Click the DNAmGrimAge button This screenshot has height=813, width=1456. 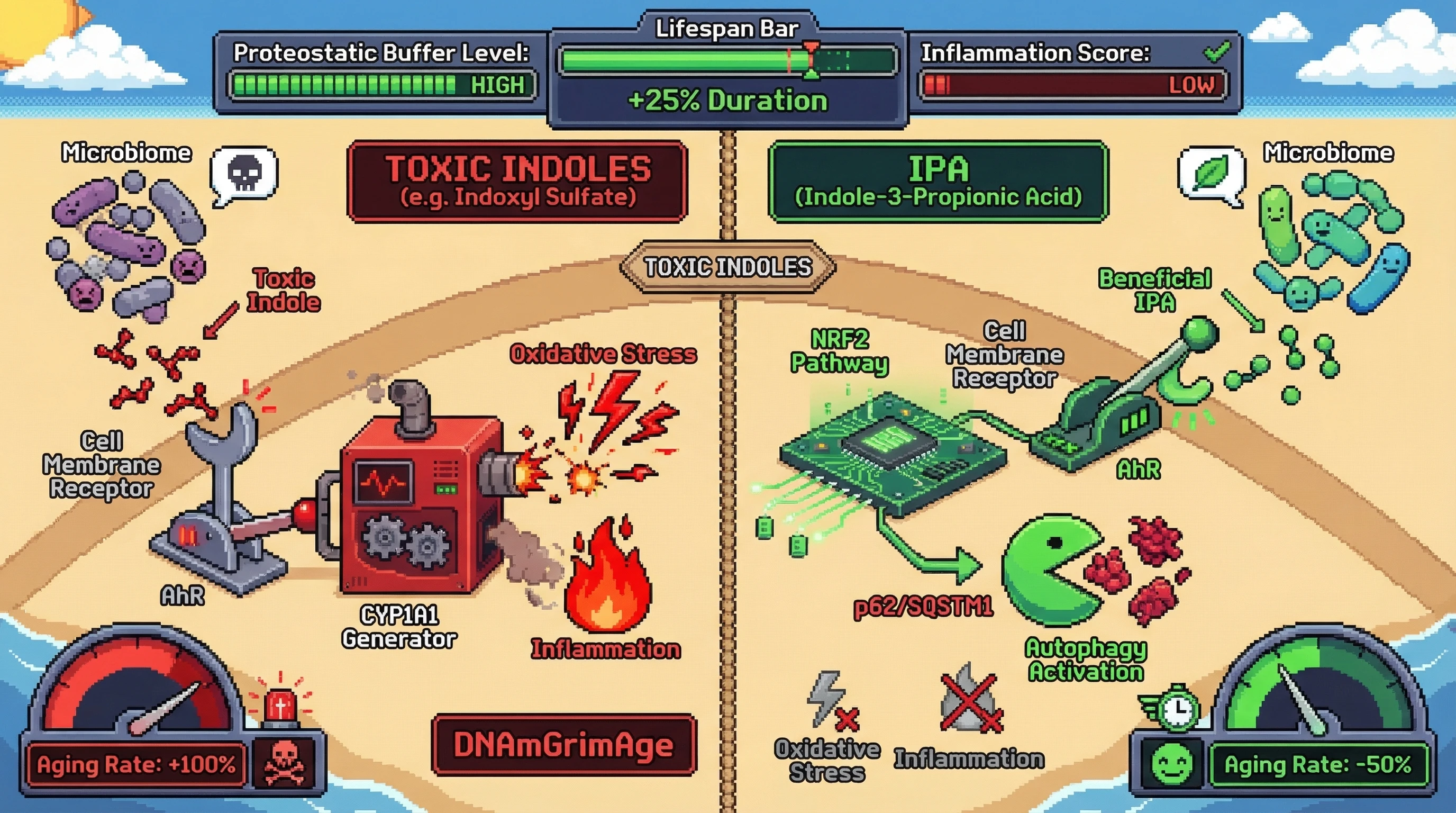pos(563,745)
